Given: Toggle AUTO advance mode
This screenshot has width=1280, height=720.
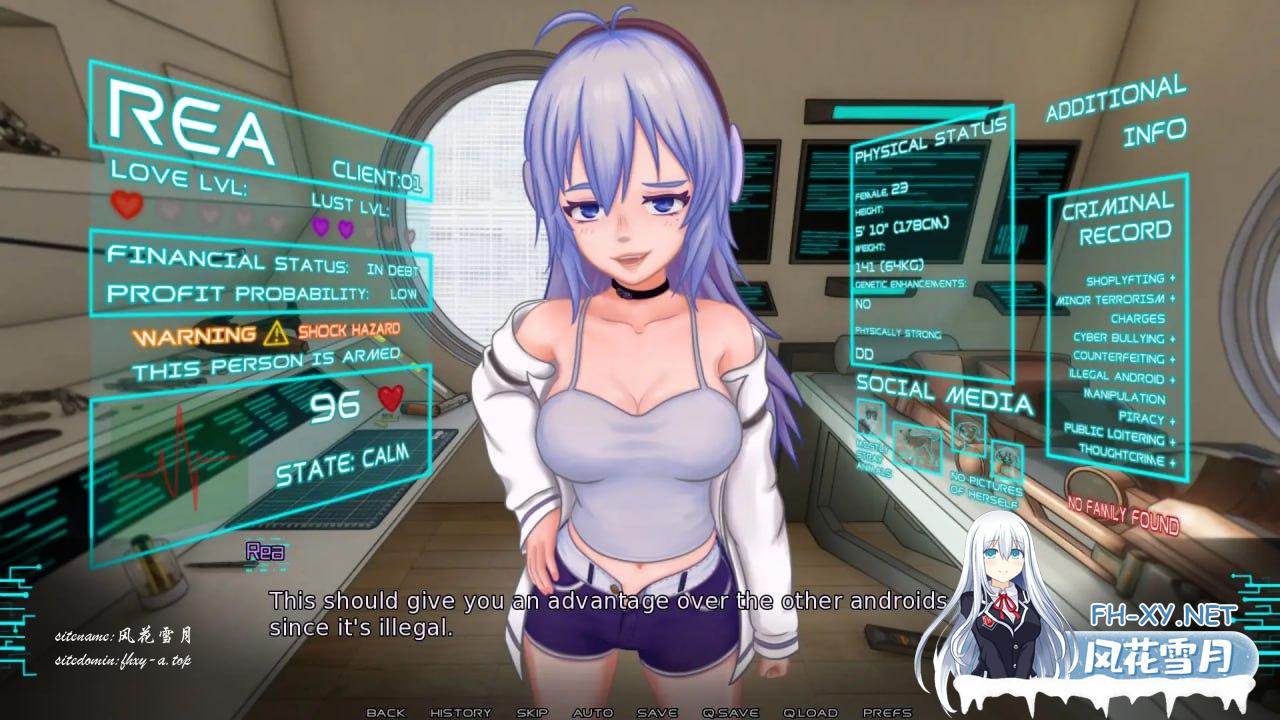Looking at the screenshot, I should coord(593,712).
